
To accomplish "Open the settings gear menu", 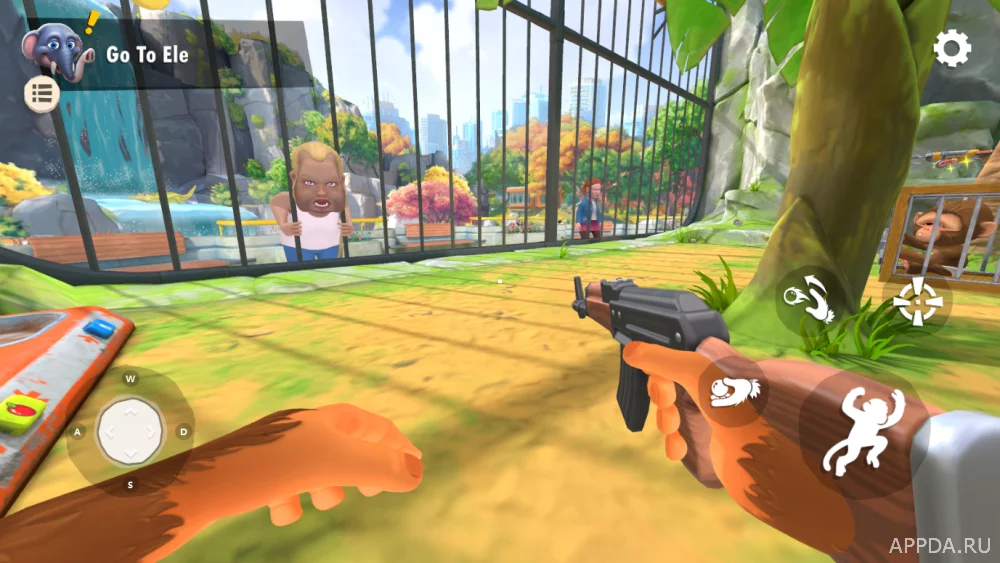I will [951, 48].
